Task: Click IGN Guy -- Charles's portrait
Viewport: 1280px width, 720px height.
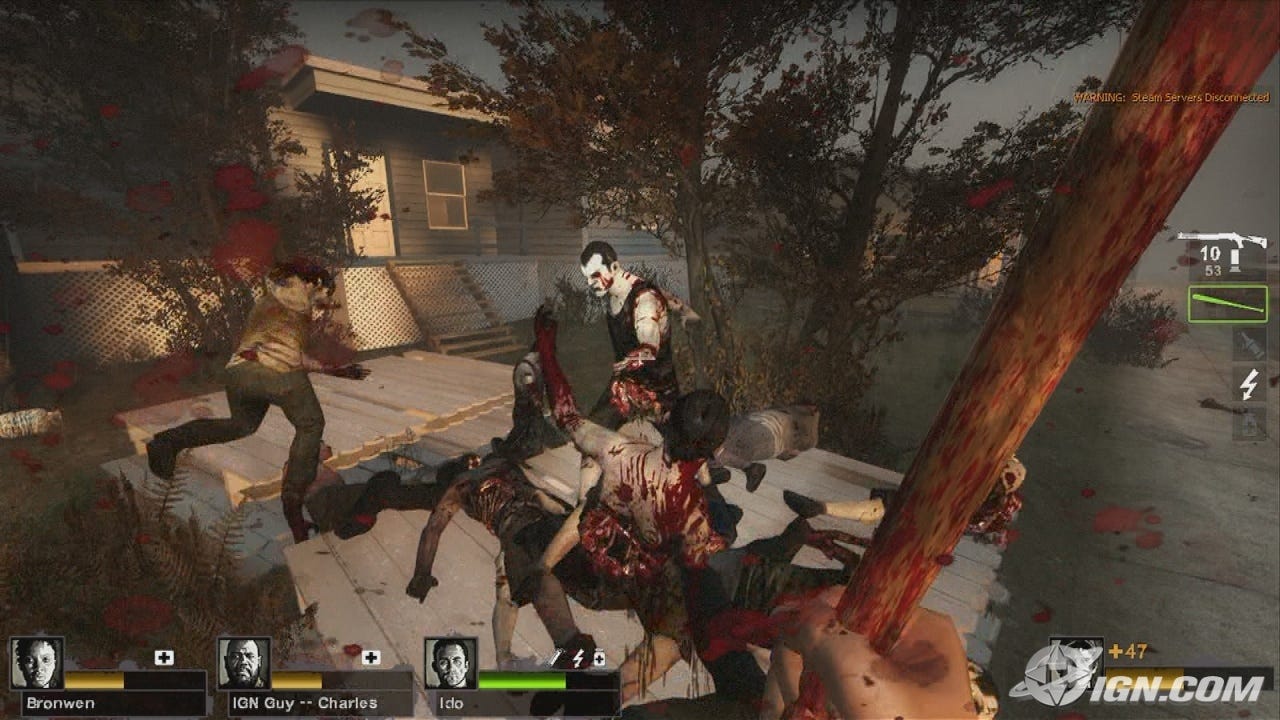Action: click(244, 663)
